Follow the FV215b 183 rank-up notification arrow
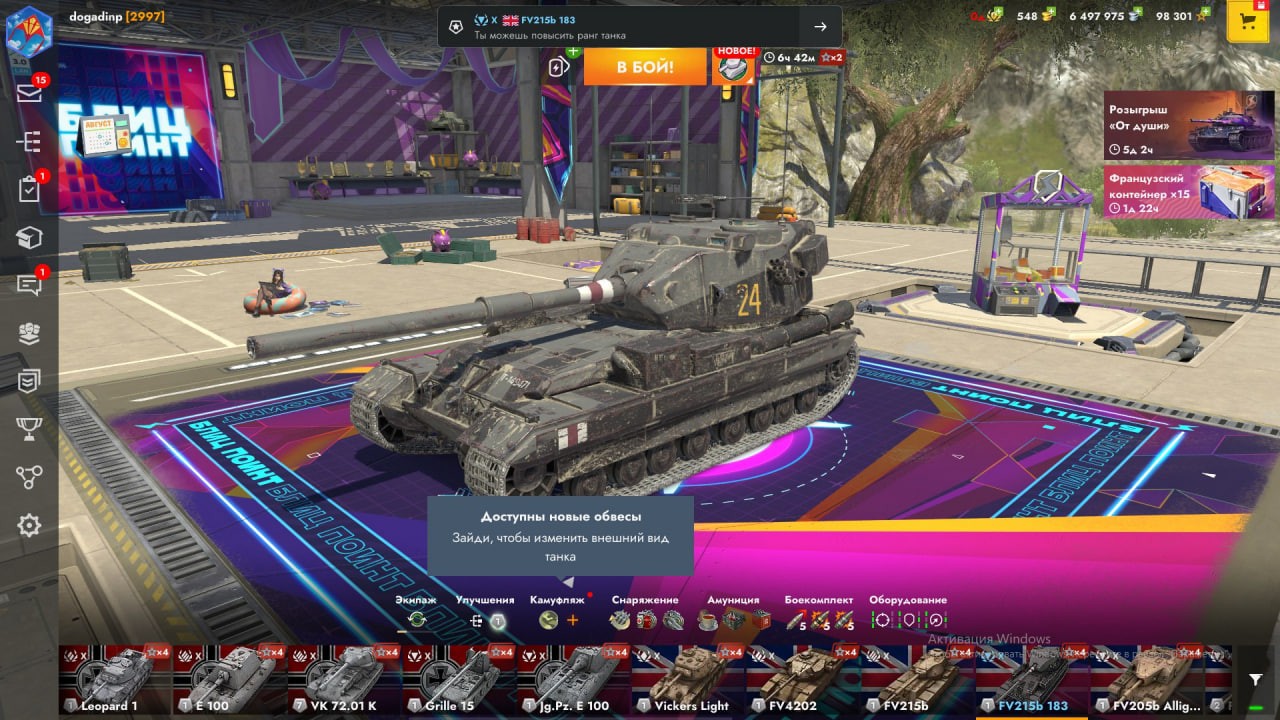Image resolution: width=1280 pixels, height=720 pixels. tap(820, 27)
